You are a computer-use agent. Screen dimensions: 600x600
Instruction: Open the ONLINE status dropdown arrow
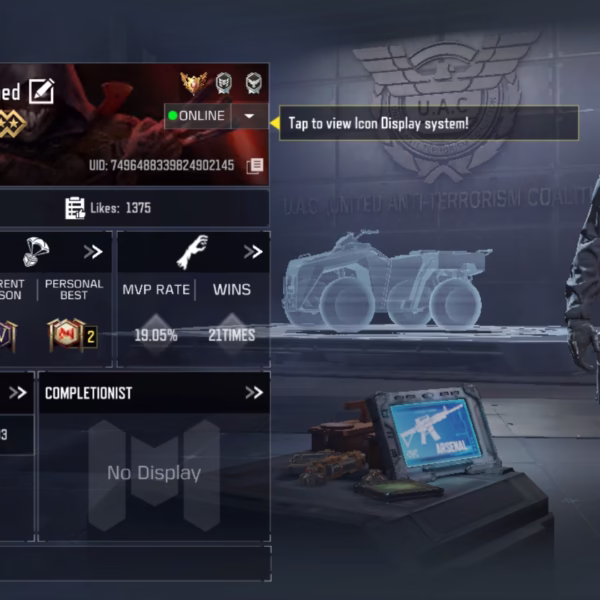(249, 116)
